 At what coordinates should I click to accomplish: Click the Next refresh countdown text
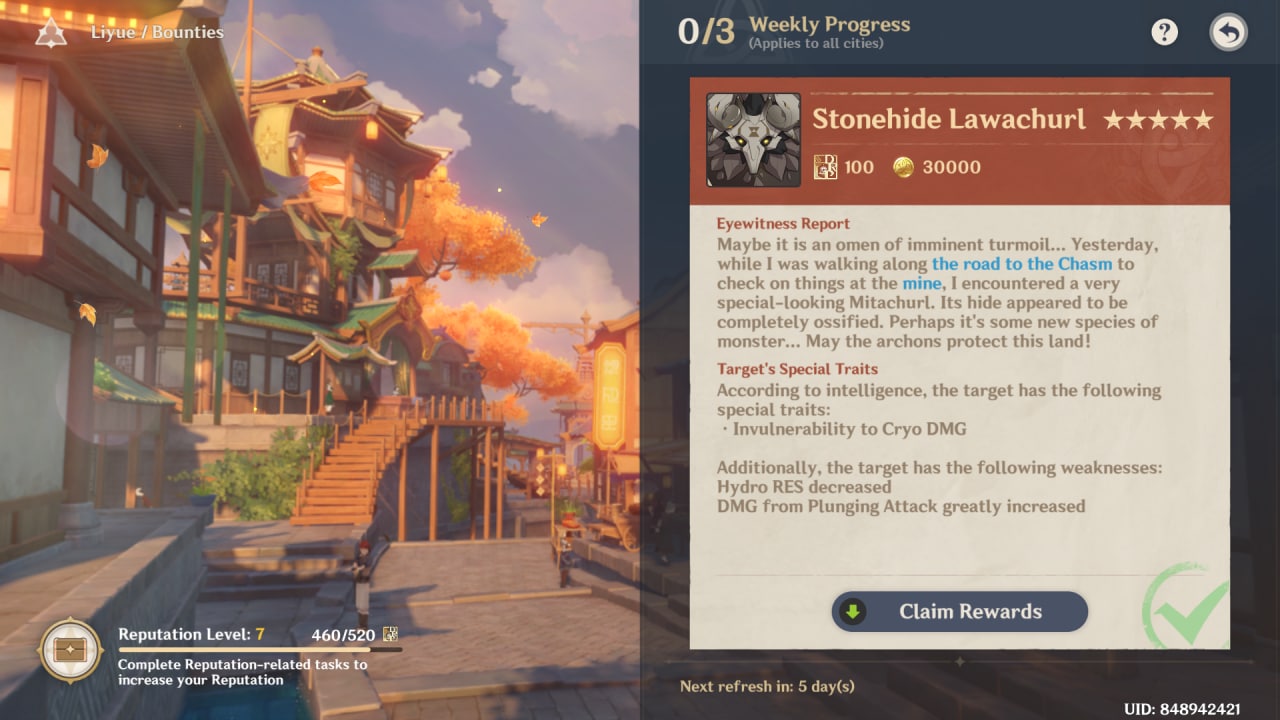(766, 687)
